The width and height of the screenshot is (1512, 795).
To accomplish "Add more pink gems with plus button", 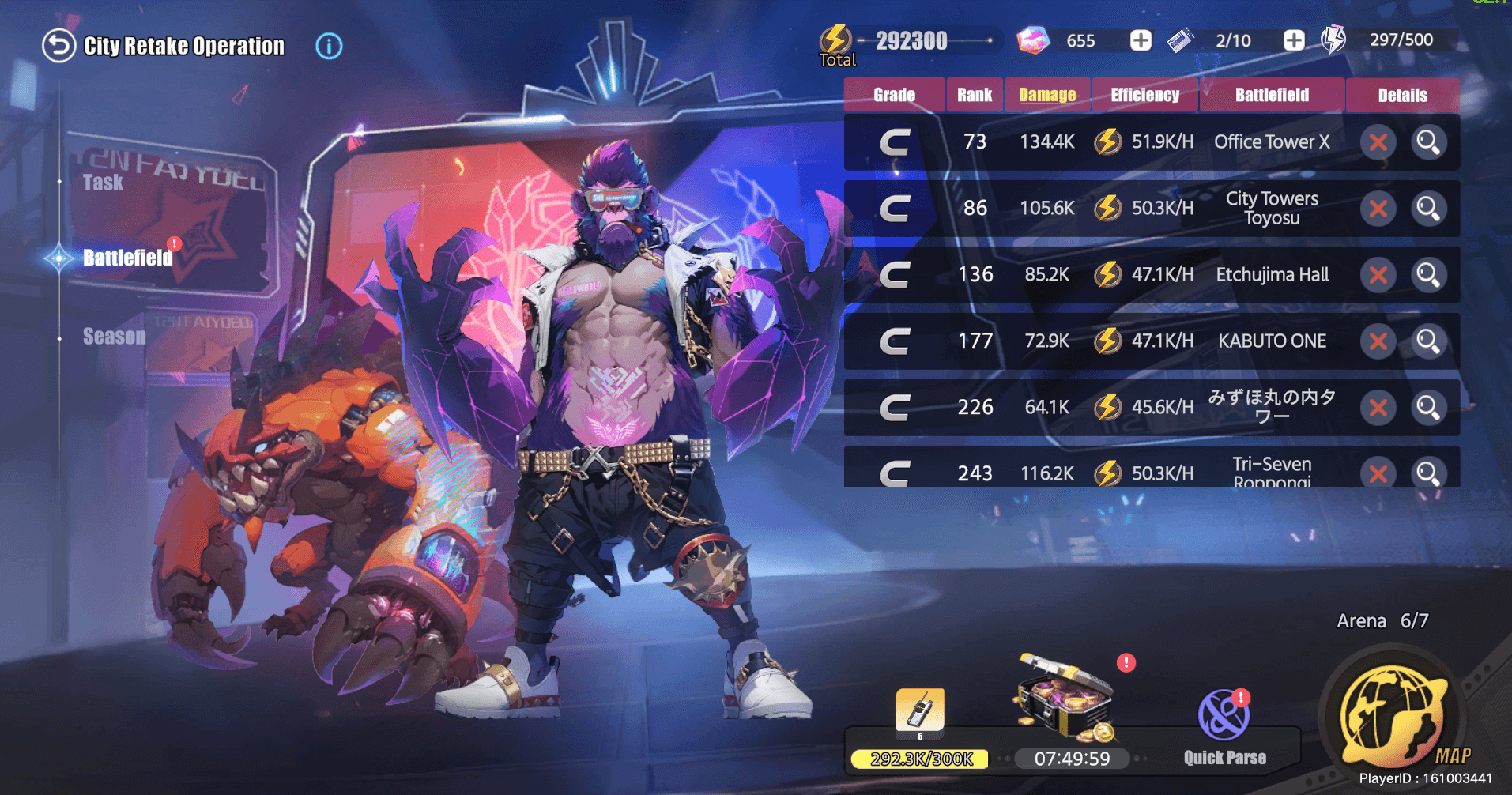I will [x=1141, y=40].
